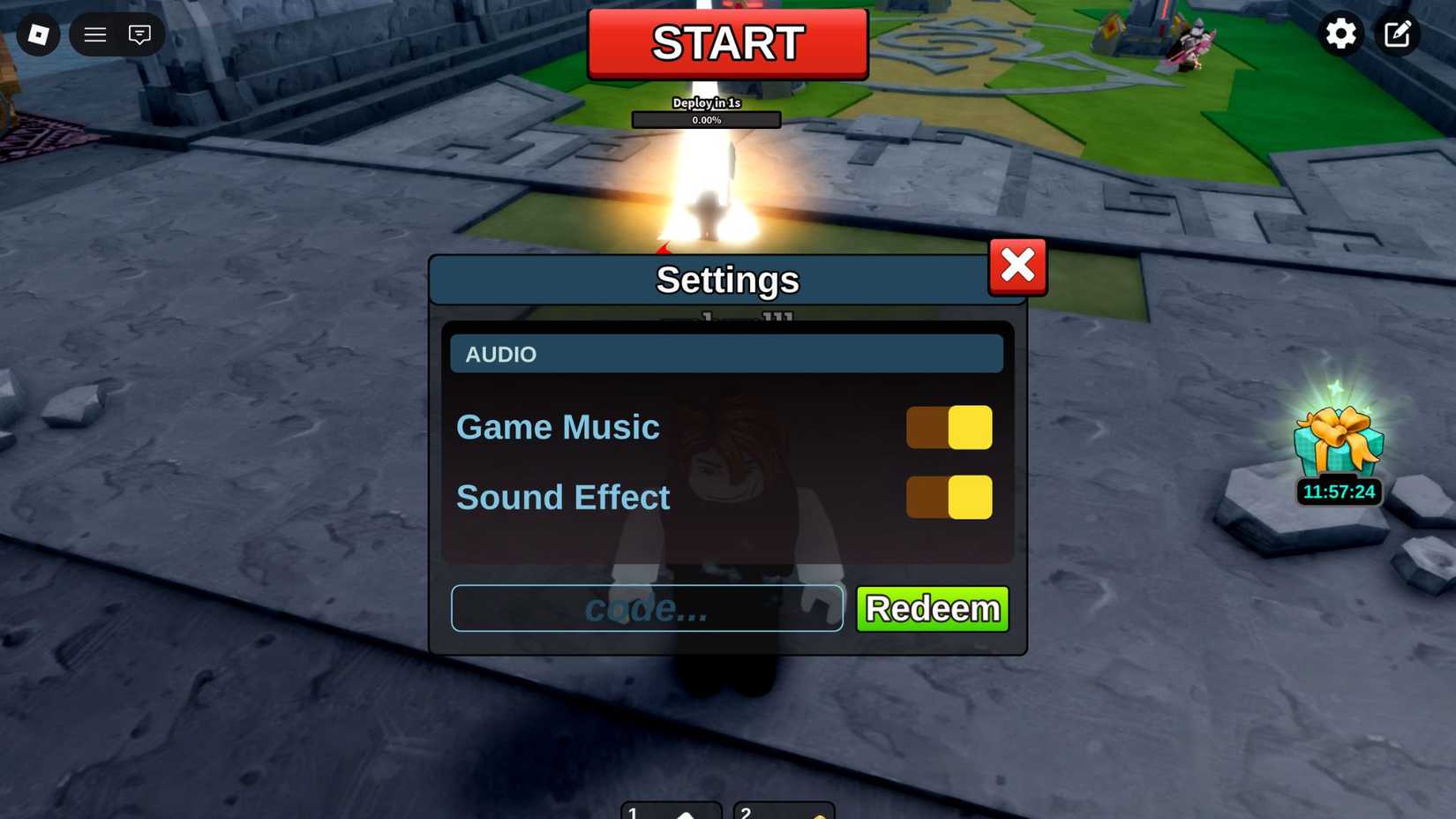Open the chat bubble icon
This screenshot has height=819, width=1456.
tap(139, 34)
